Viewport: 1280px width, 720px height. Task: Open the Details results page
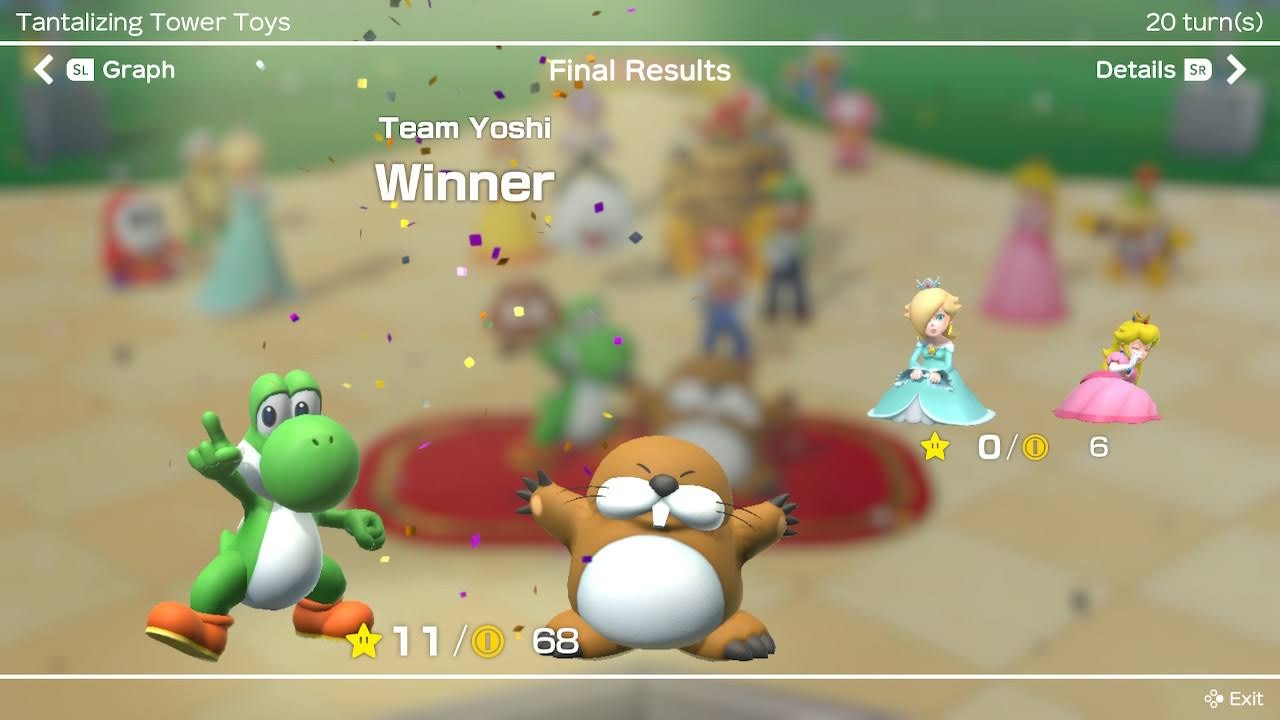pyautogui.click(x=1170, y=70)
